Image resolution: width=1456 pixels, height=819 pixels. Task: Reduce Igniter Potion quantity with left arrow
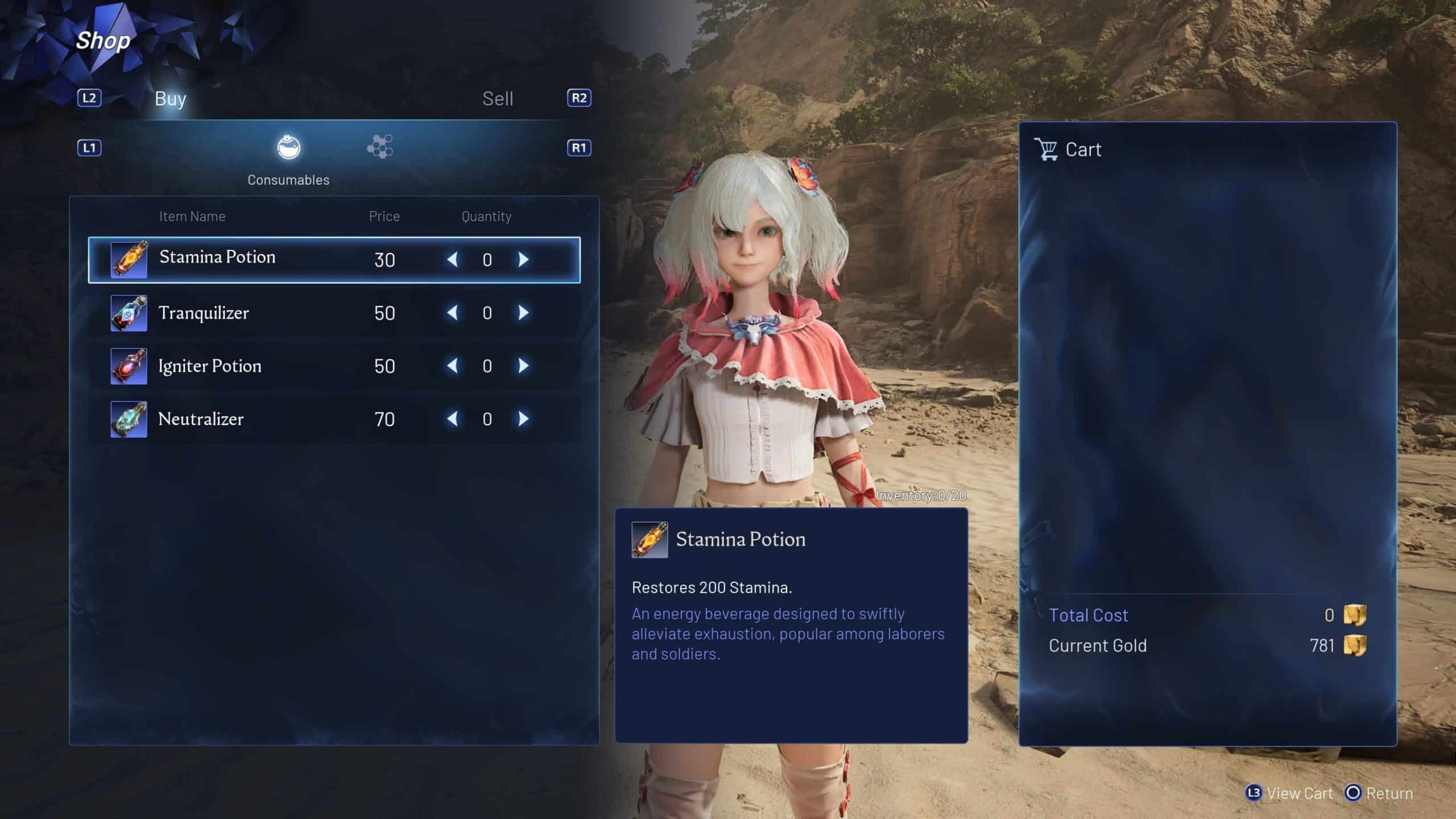tap(452, 366)
